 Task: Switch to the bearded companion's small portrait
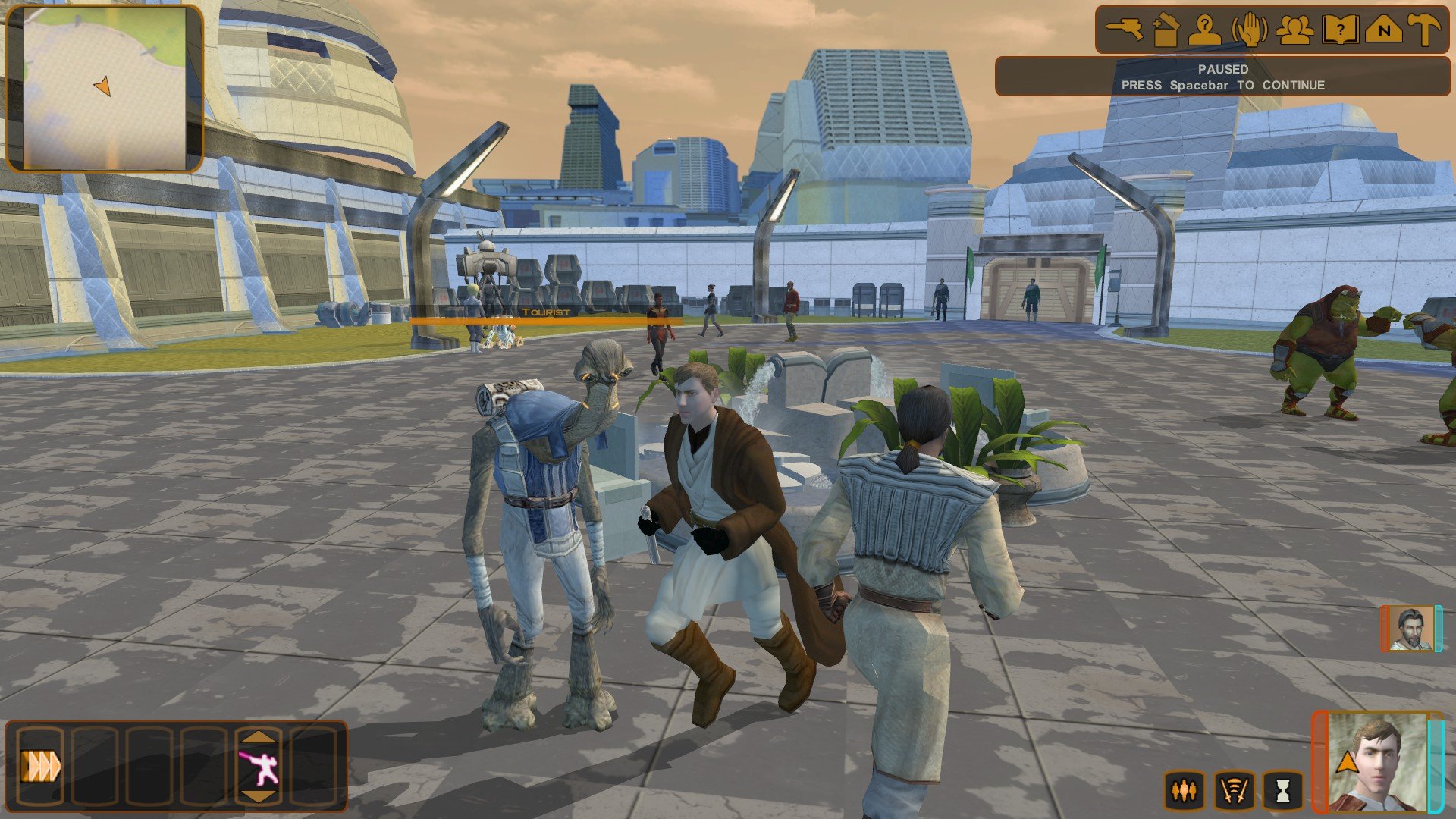click(x=1410, y=629)
